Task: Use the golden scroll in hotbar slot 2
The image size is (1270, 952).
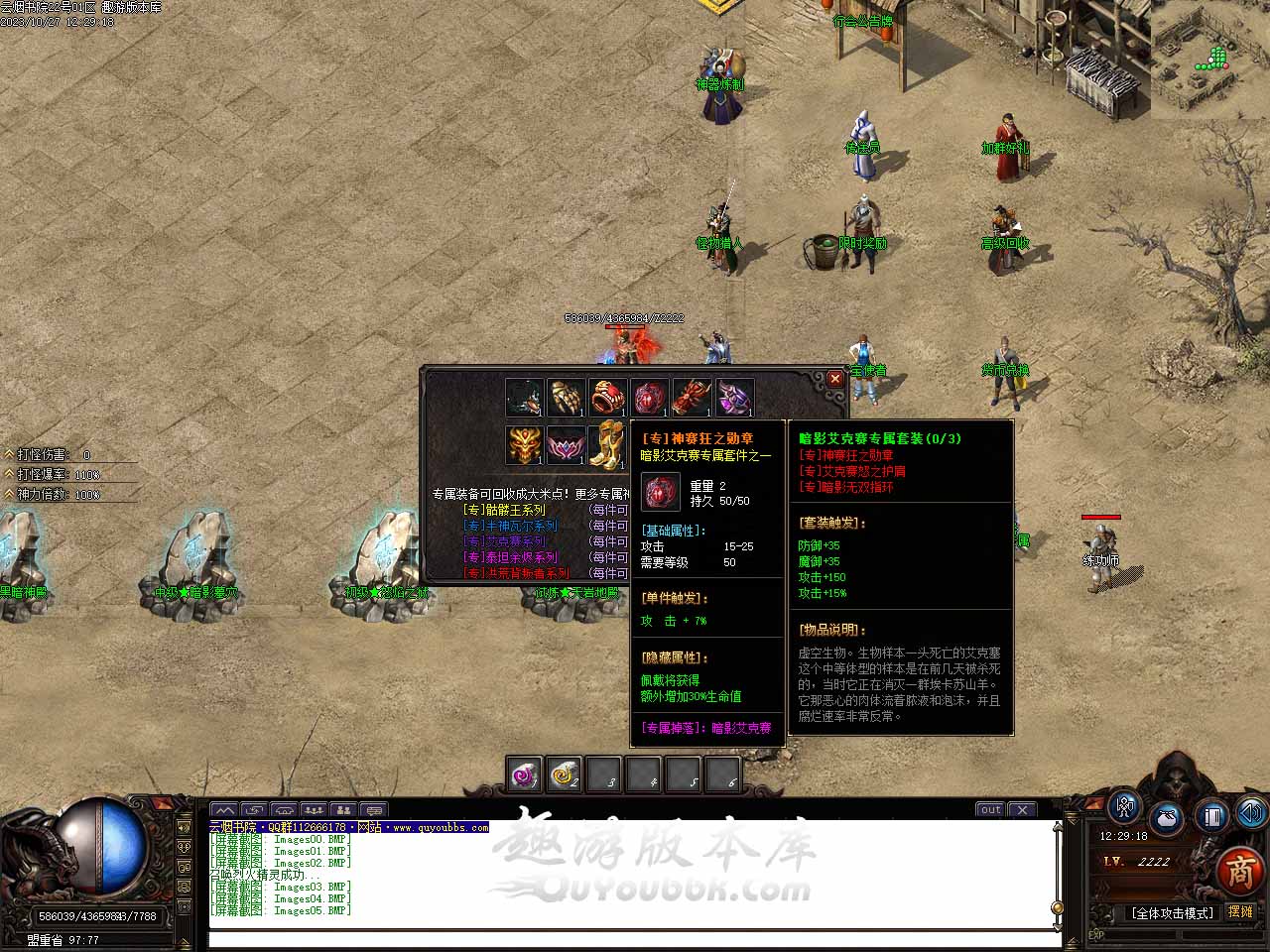Action: point(564,774)
